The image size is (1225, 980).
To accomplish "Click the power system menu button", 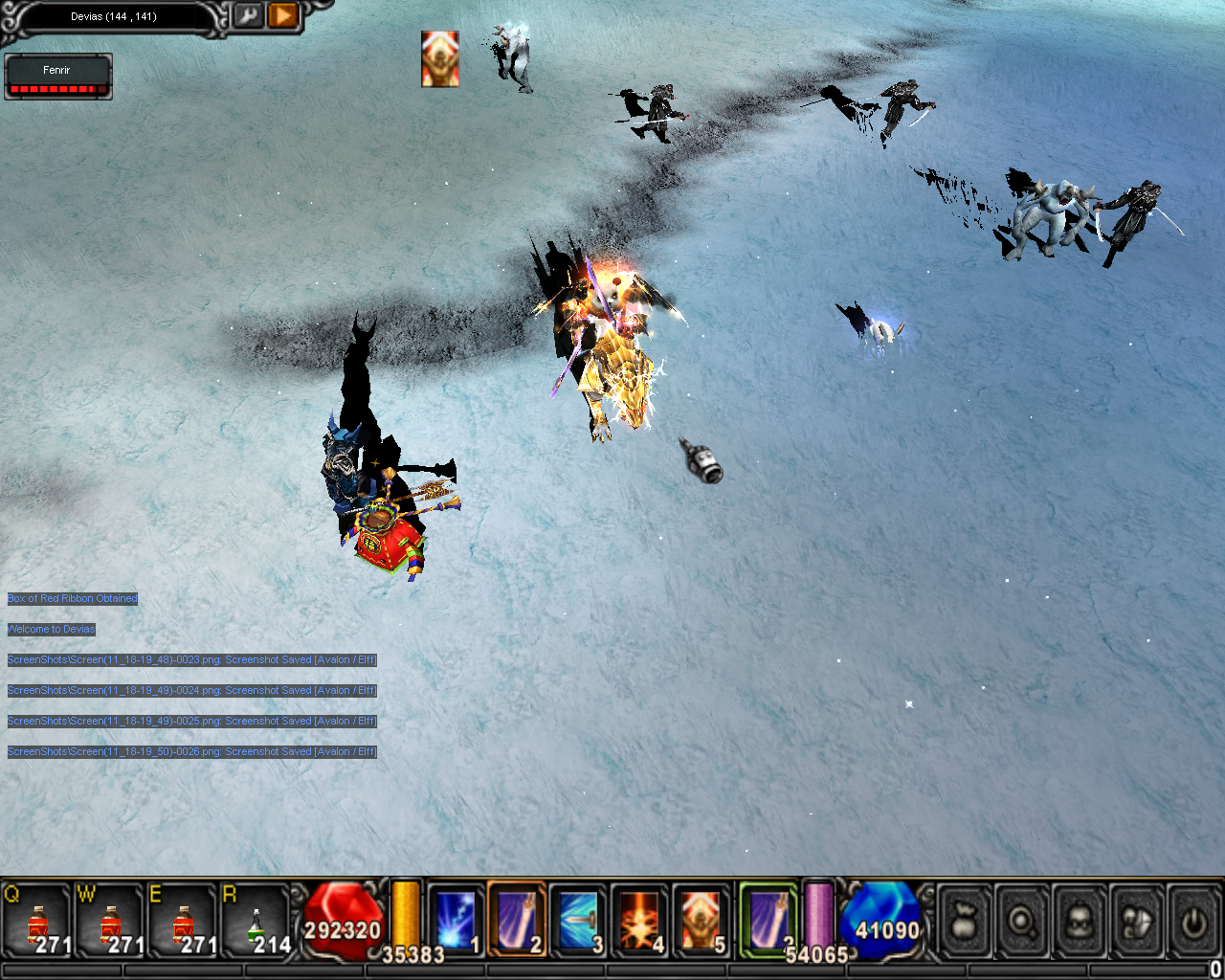I will [x=1192, y=922].
